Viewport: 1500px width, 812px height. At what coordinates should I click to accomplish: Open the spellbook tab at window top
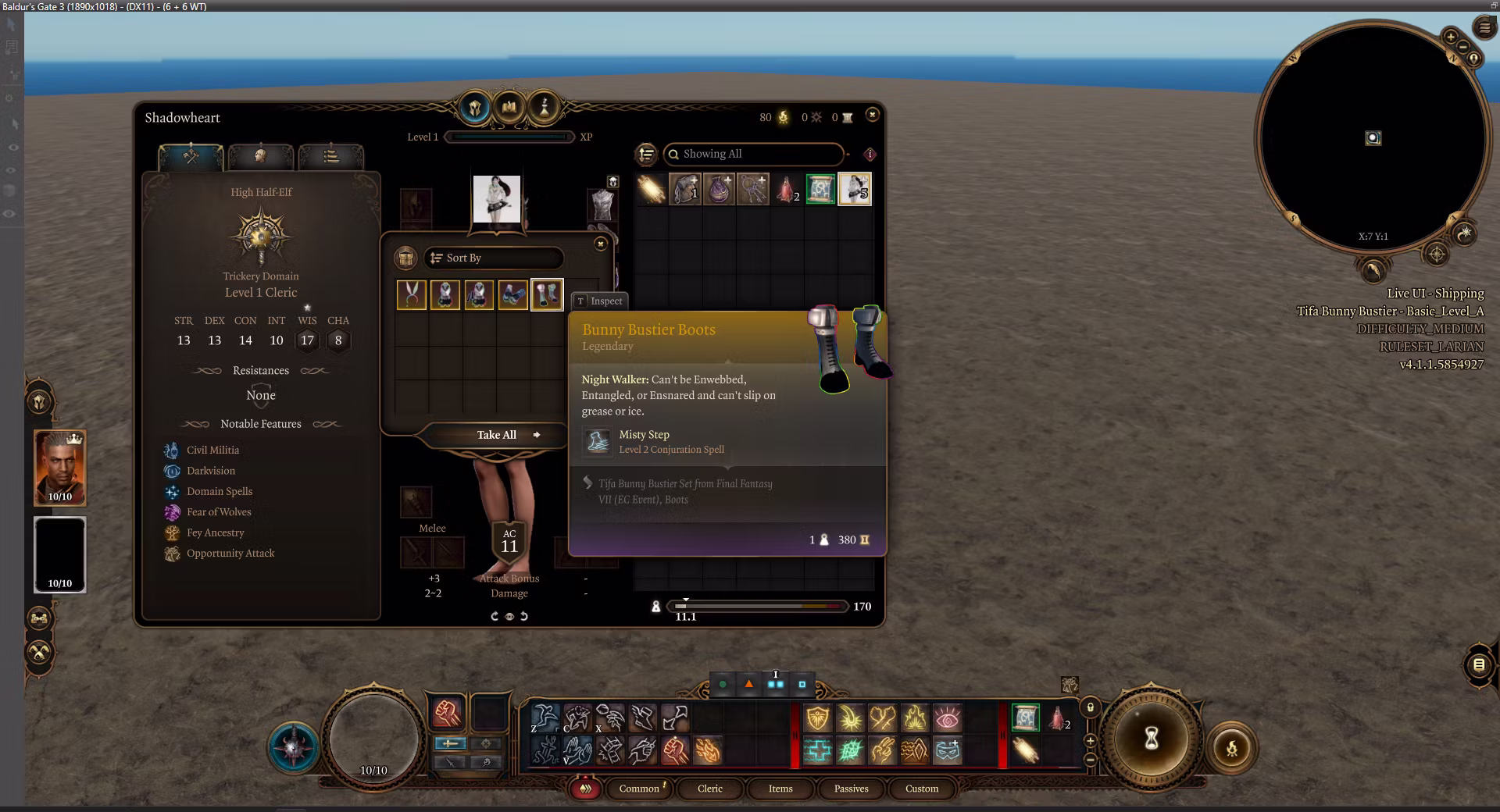coord(509,106)
